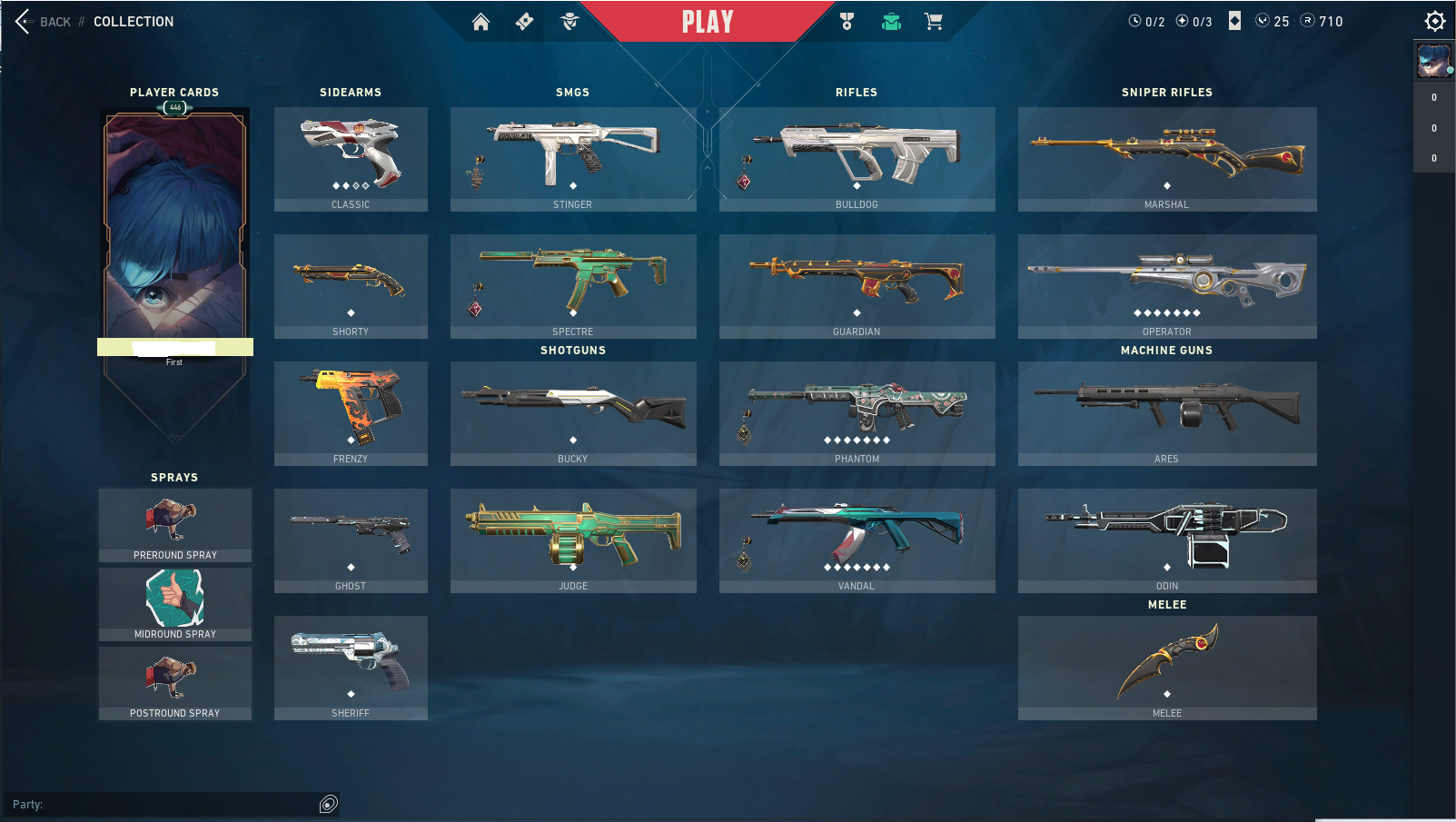The height and width of the screenshot is (822, 1456).
Task: Switch to the Collection breadcrumb tab
Action: (x=133, y=21)
